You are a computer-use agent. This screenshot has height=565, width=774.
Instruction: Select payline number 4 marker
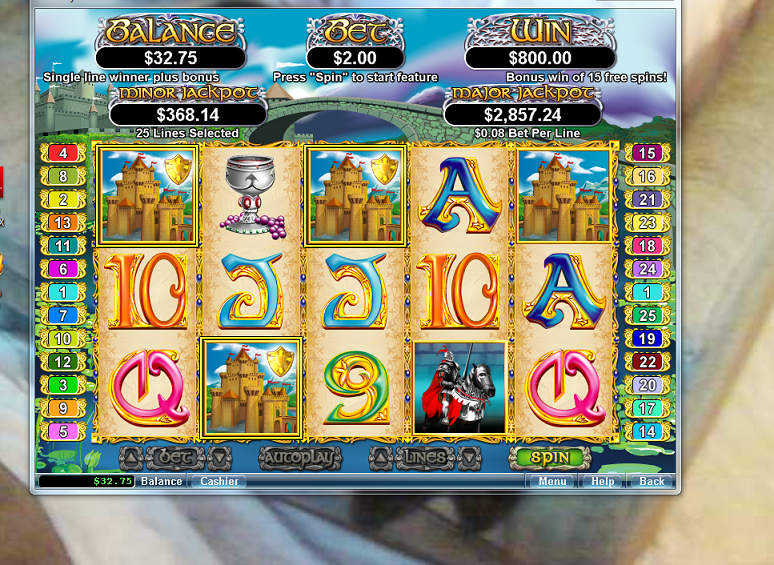point(63,153)
